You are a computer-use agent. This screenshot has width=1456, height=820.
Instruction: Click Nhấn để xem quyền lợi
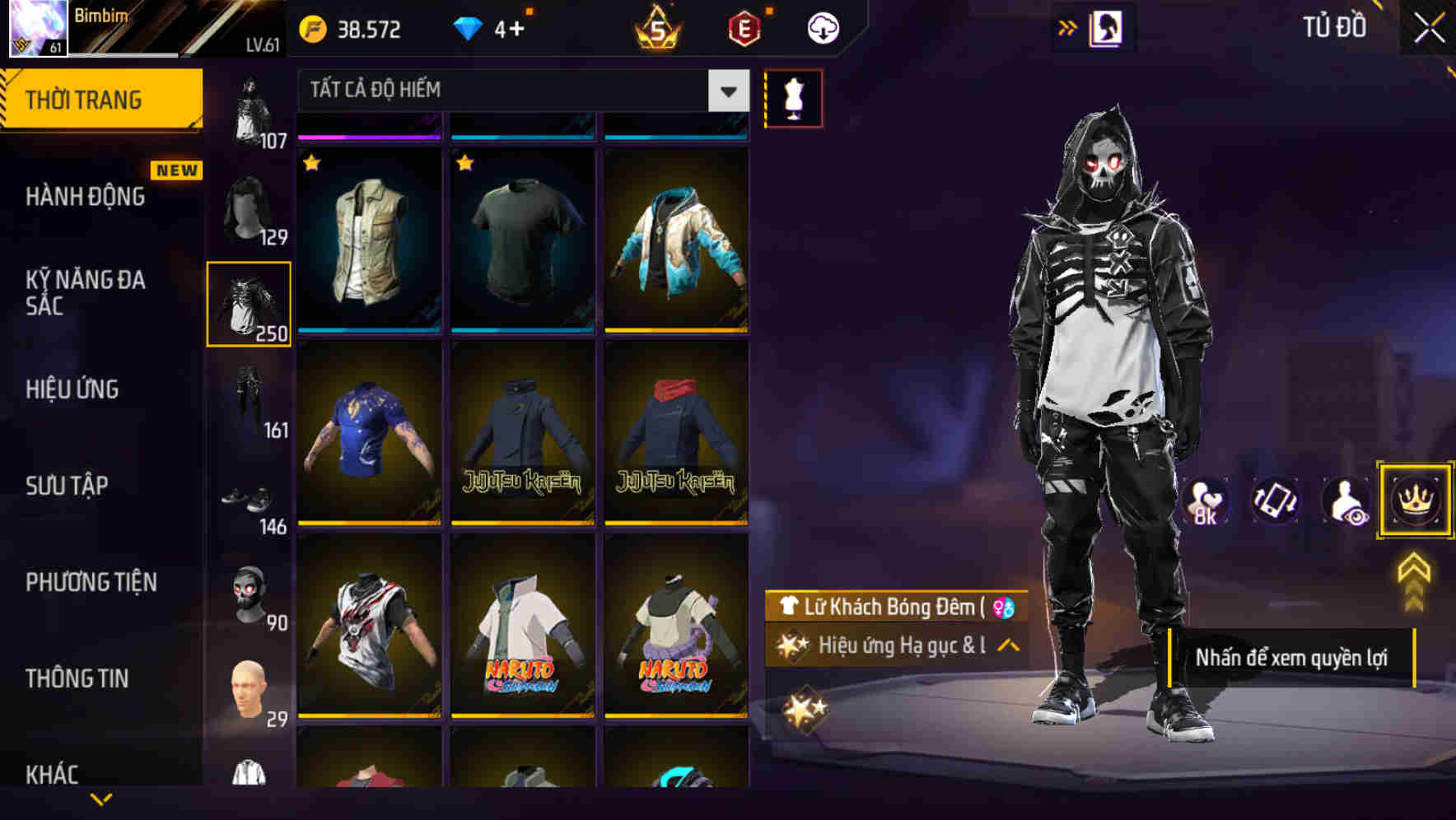pyautogui.click(x=1293, y=658)
